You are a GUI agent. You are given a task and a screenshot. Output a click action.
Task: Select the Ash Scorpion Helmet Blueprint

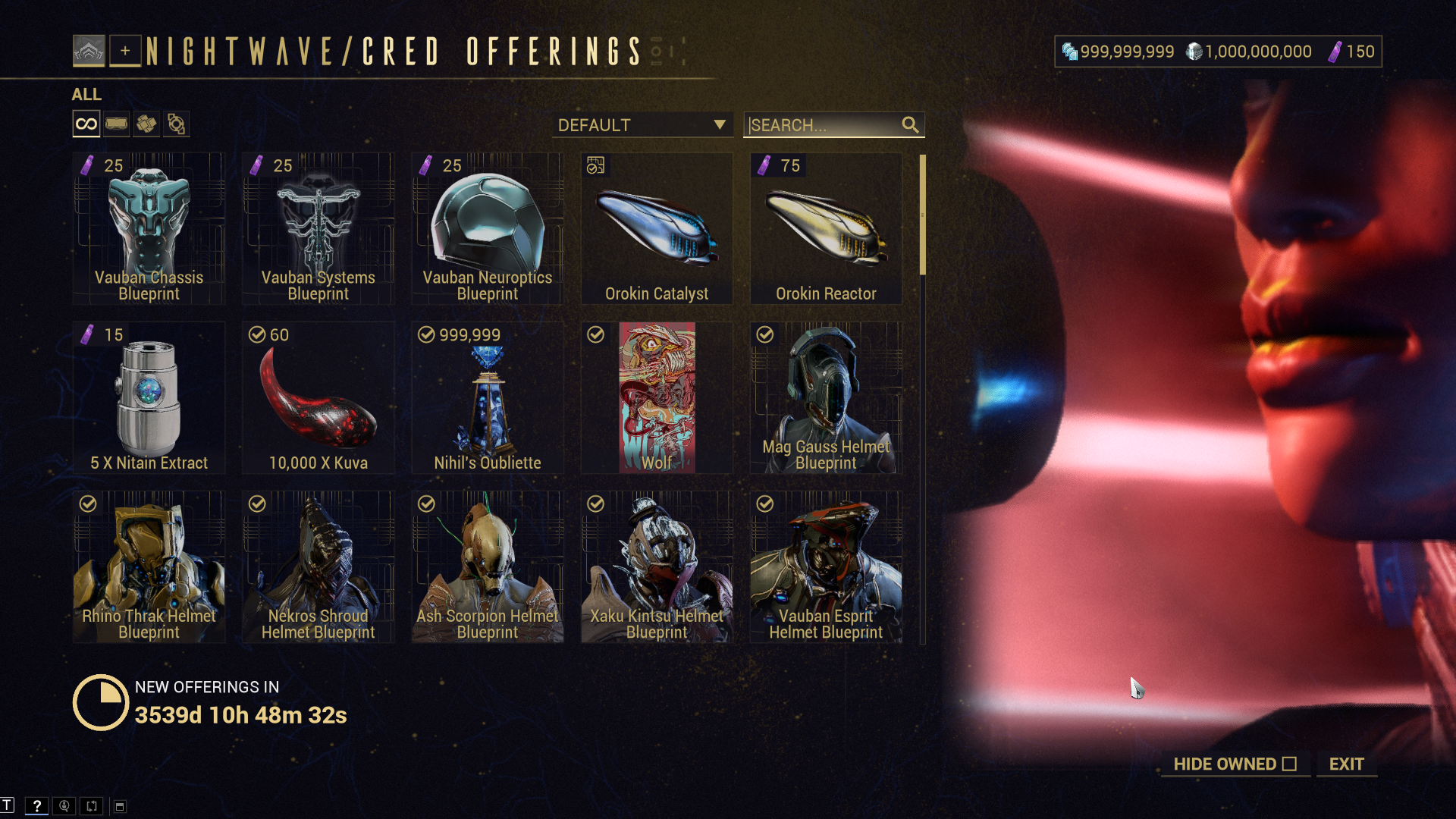(x=487, y=566)
